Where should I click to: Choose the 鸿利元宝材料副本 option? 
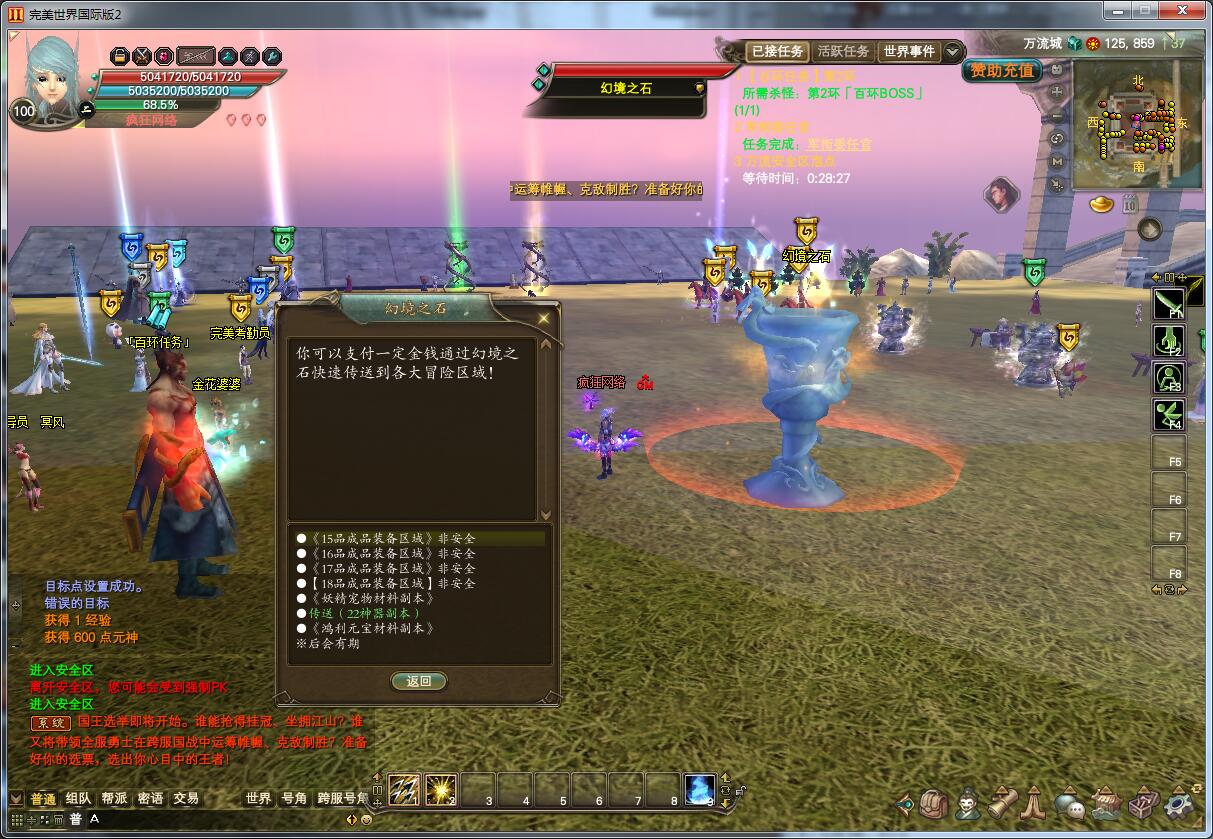click(372, 628)
